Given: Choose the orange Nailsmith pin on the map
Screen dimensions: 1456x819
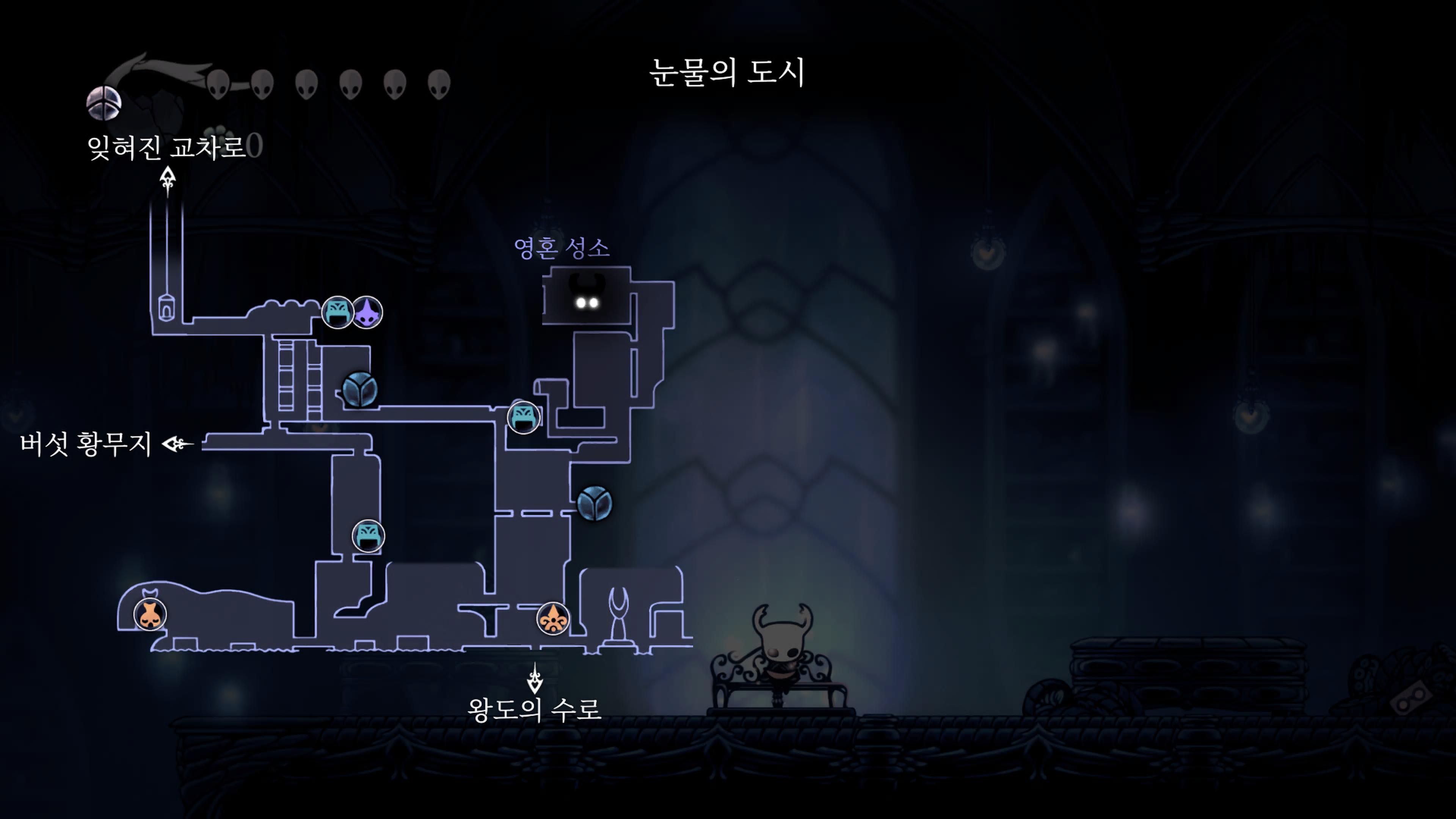Looking at the screenshot, I should (151, 614).
